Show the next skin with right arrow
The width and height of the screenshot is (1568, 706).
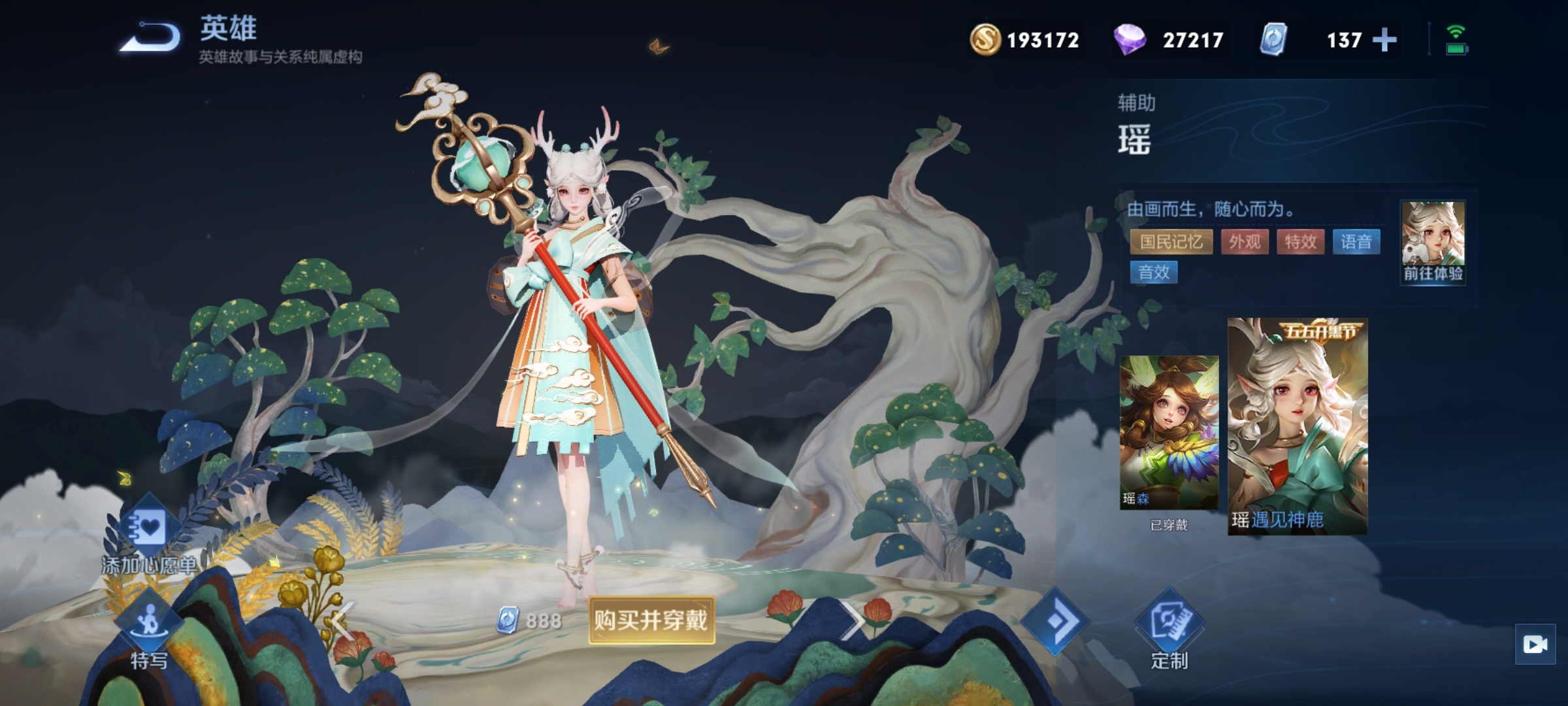coord(853,620)
